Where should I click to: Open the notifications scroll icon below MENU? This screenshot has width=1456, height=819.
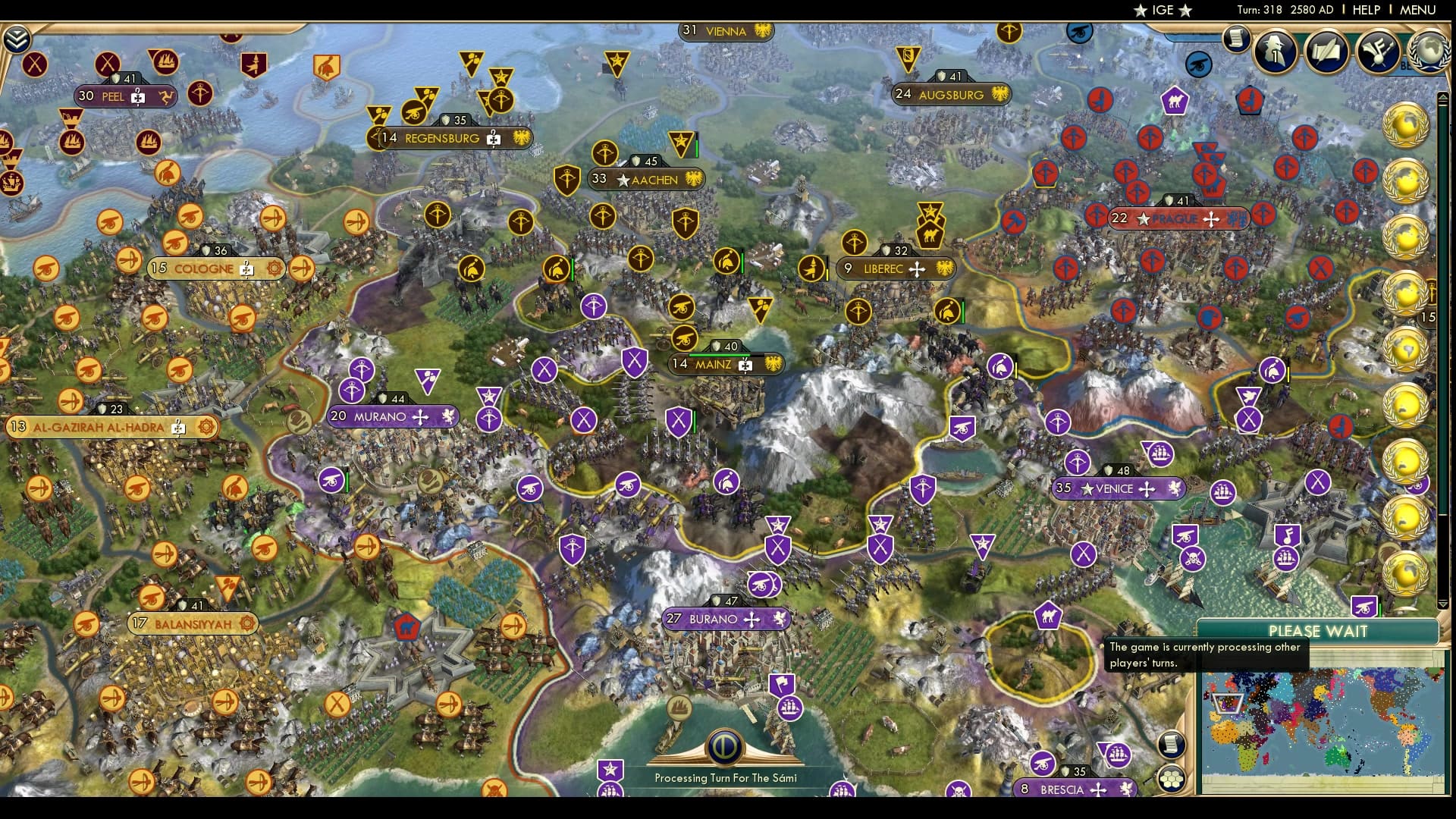[x=1235, y=42]
